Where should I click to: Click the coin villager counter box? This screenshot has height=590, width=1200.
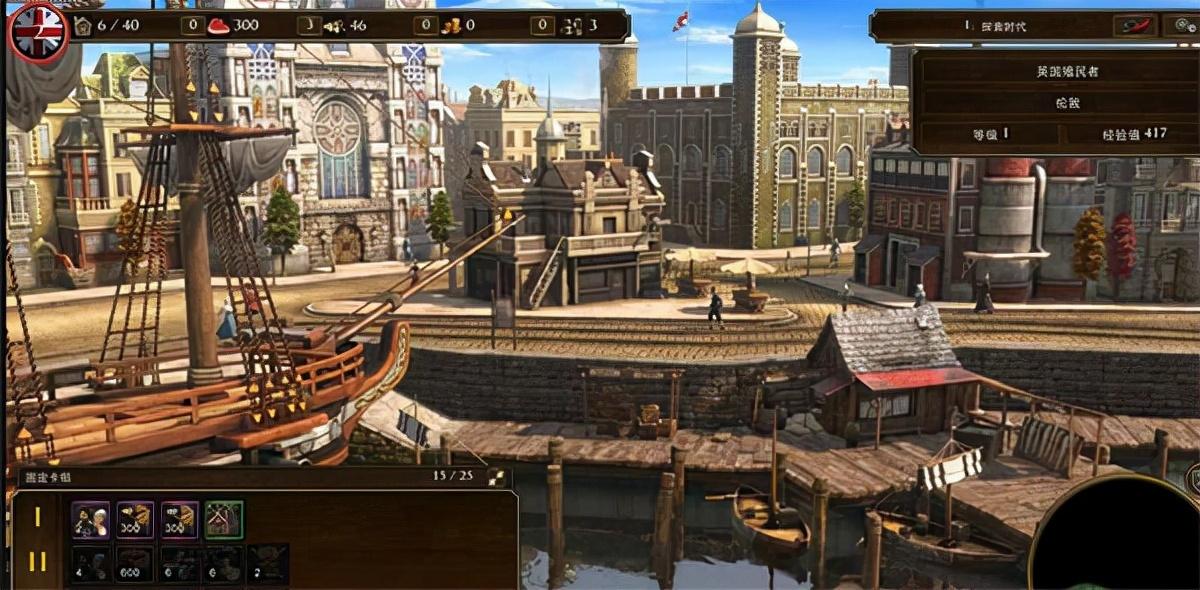click(427, 25)
